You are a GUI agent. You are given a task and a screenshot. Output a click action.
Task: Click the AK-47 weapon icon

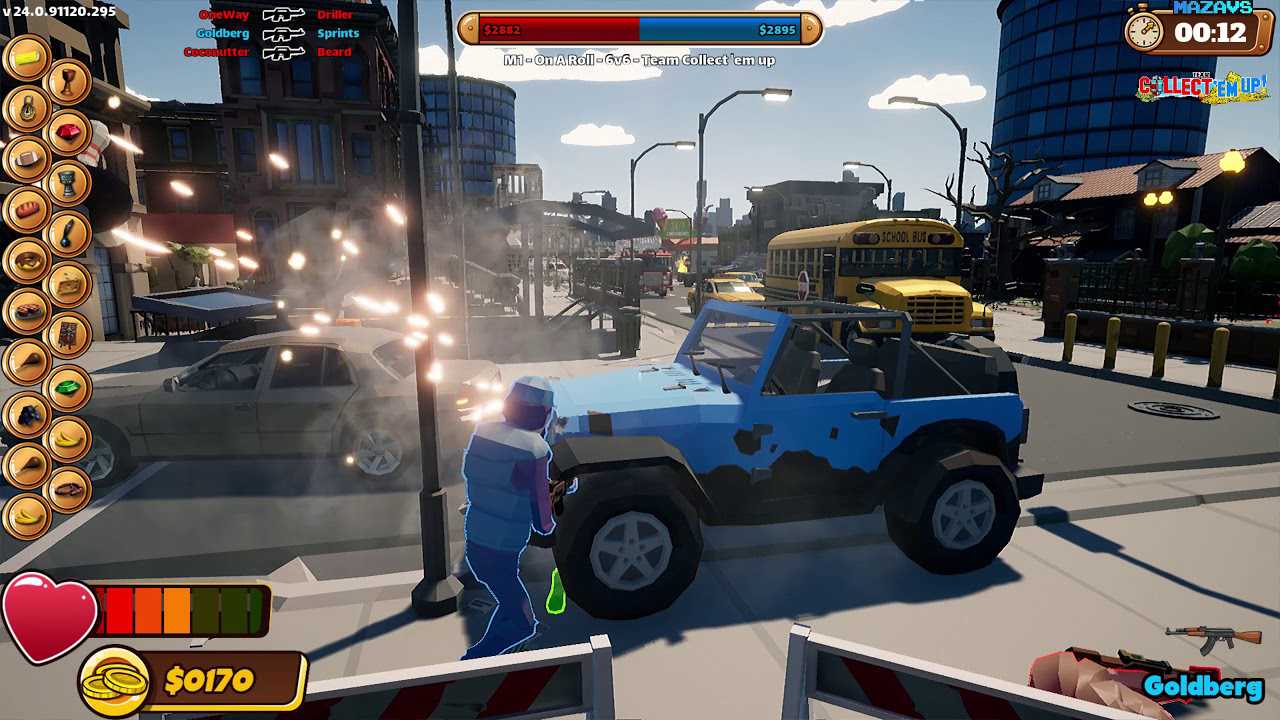point(1214,636)
